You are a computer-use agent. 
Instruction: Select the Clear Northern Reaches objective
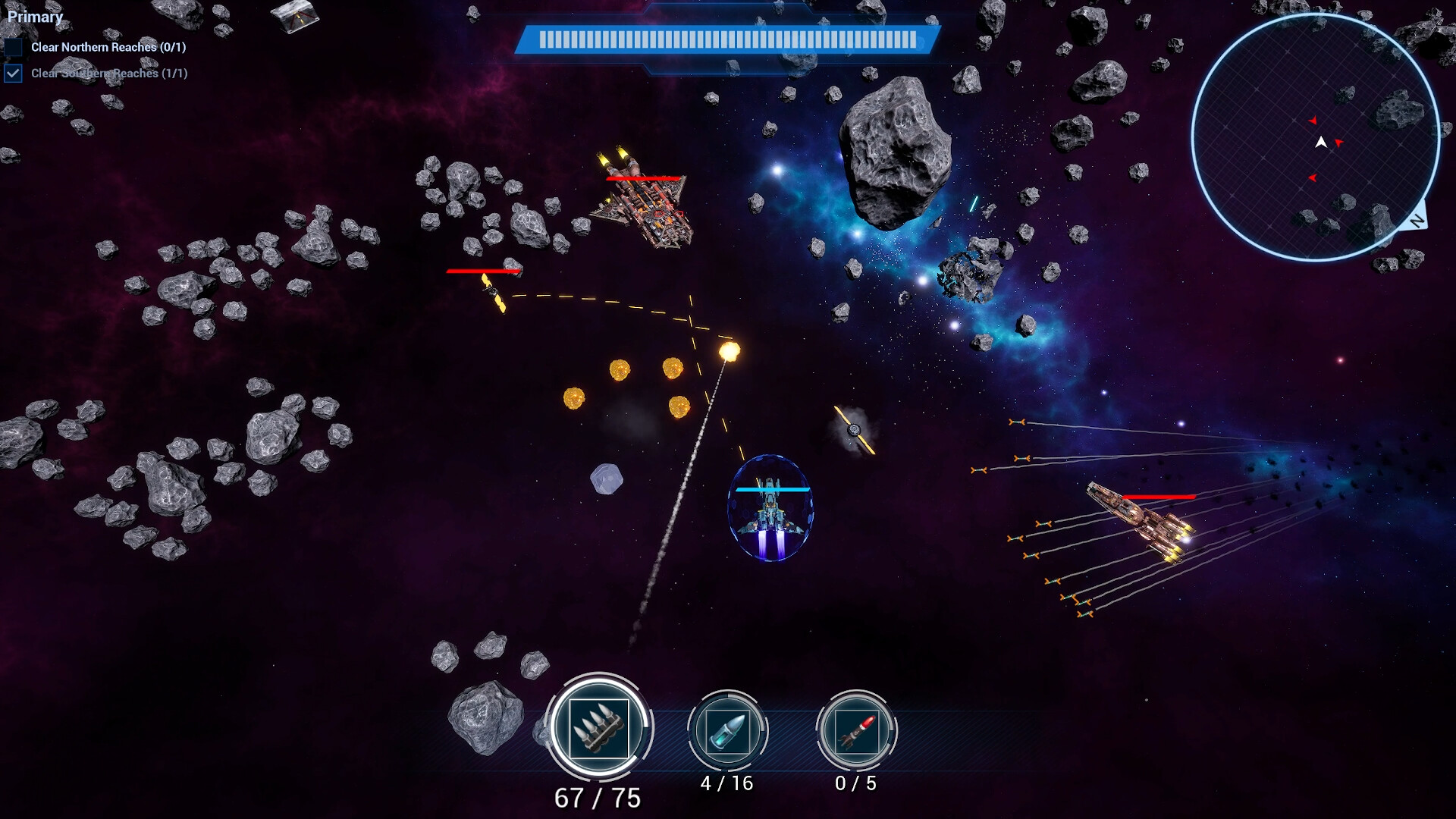108,47
